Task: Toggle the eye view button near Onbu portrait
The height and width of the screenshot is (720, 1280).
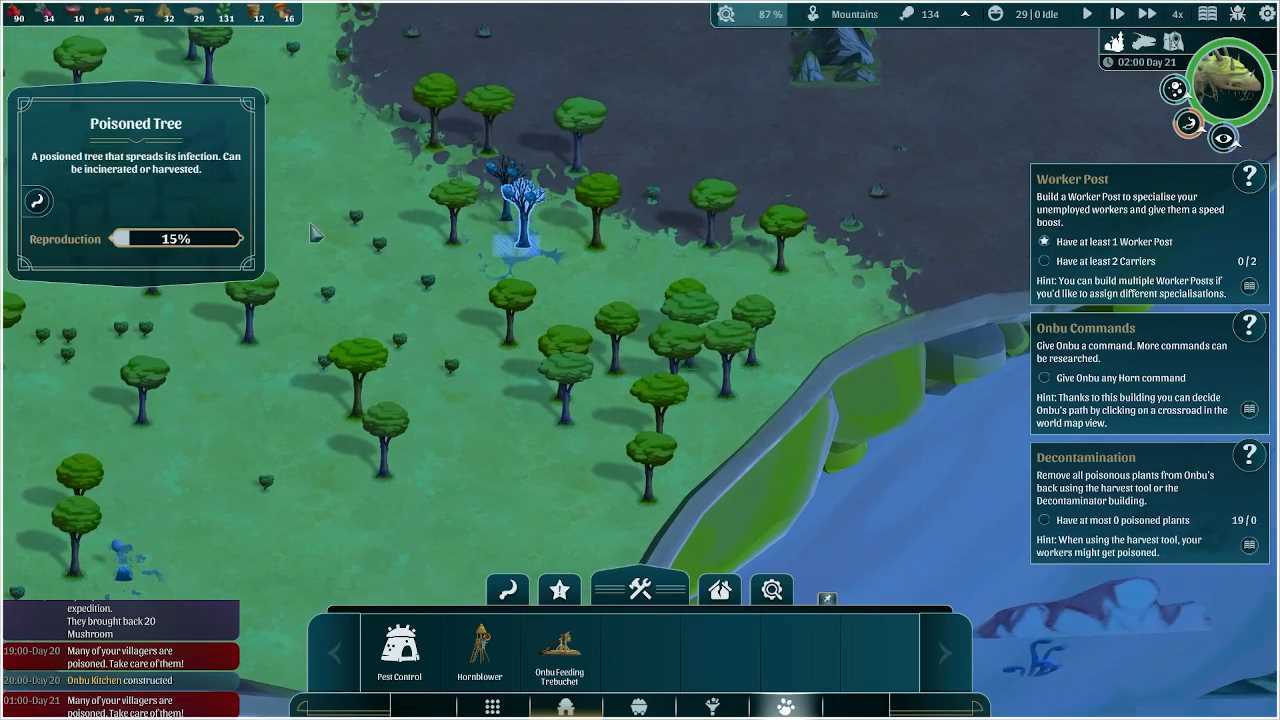Action: tap(1224, 139)
